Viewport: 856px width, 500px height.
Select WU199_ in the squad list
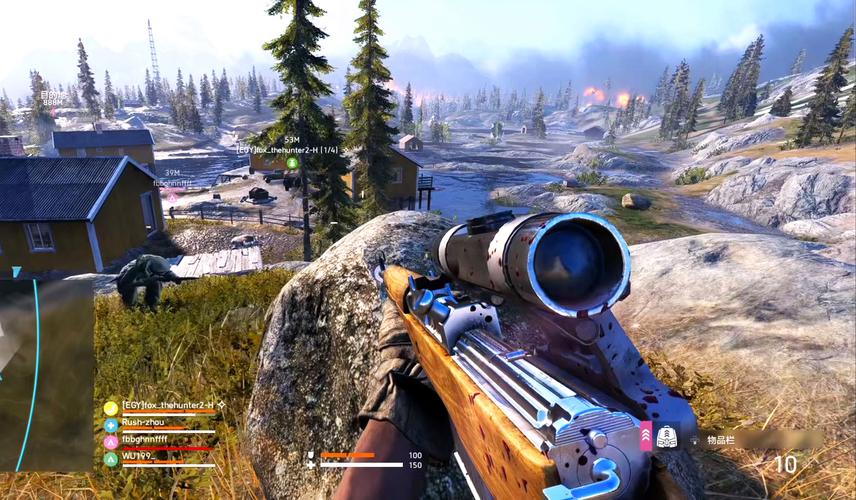tap(140, 457)
